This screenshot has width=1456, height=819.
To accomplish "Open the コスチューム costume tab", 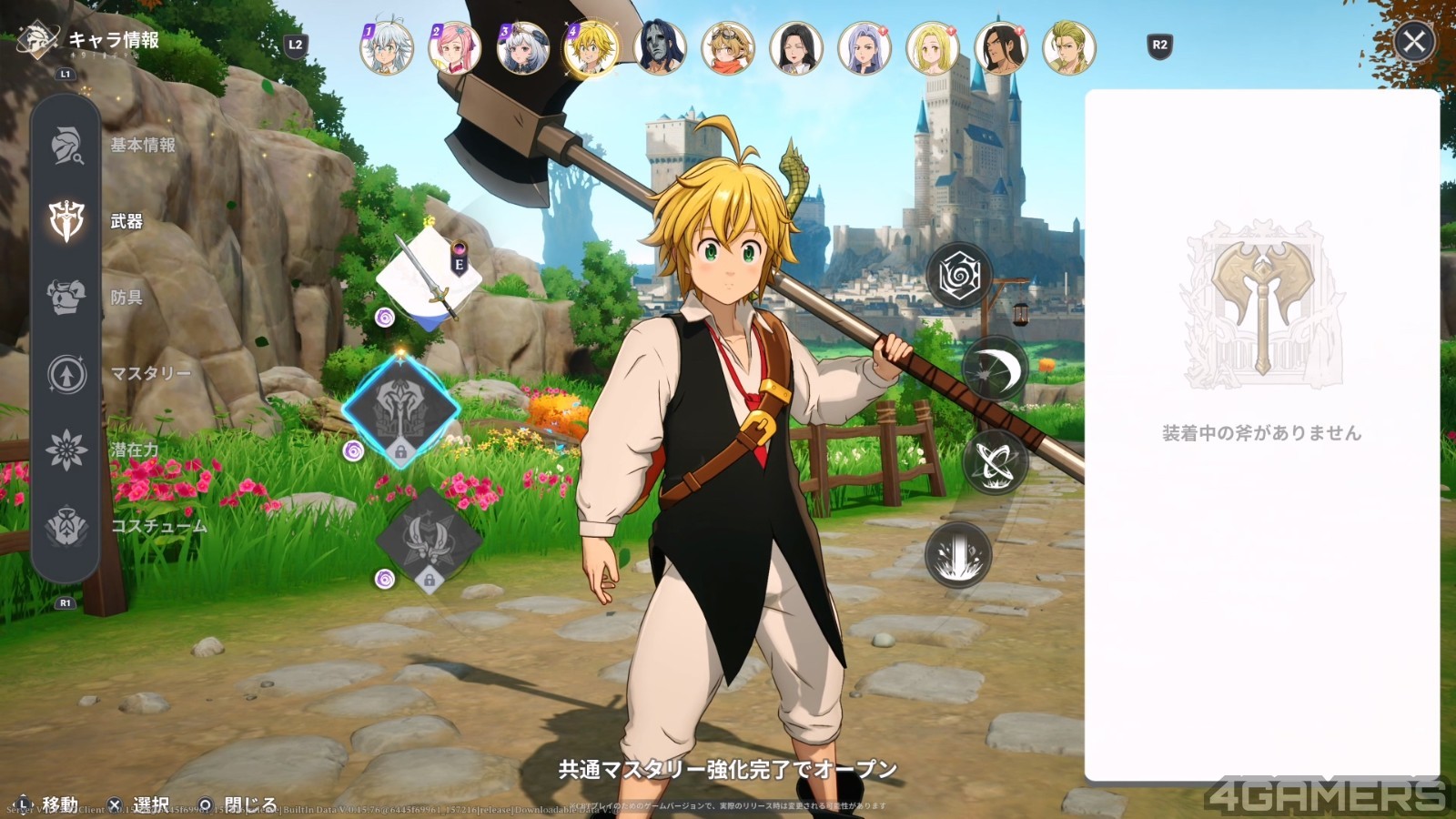I will pyautogui.click(x=66, y=526).
